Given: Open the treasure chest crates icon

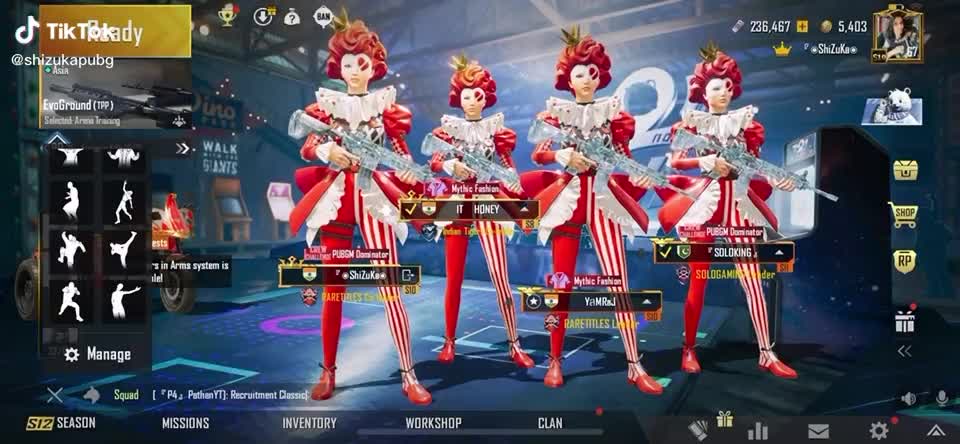Looking at the screenshot, I should pos(905,170).
